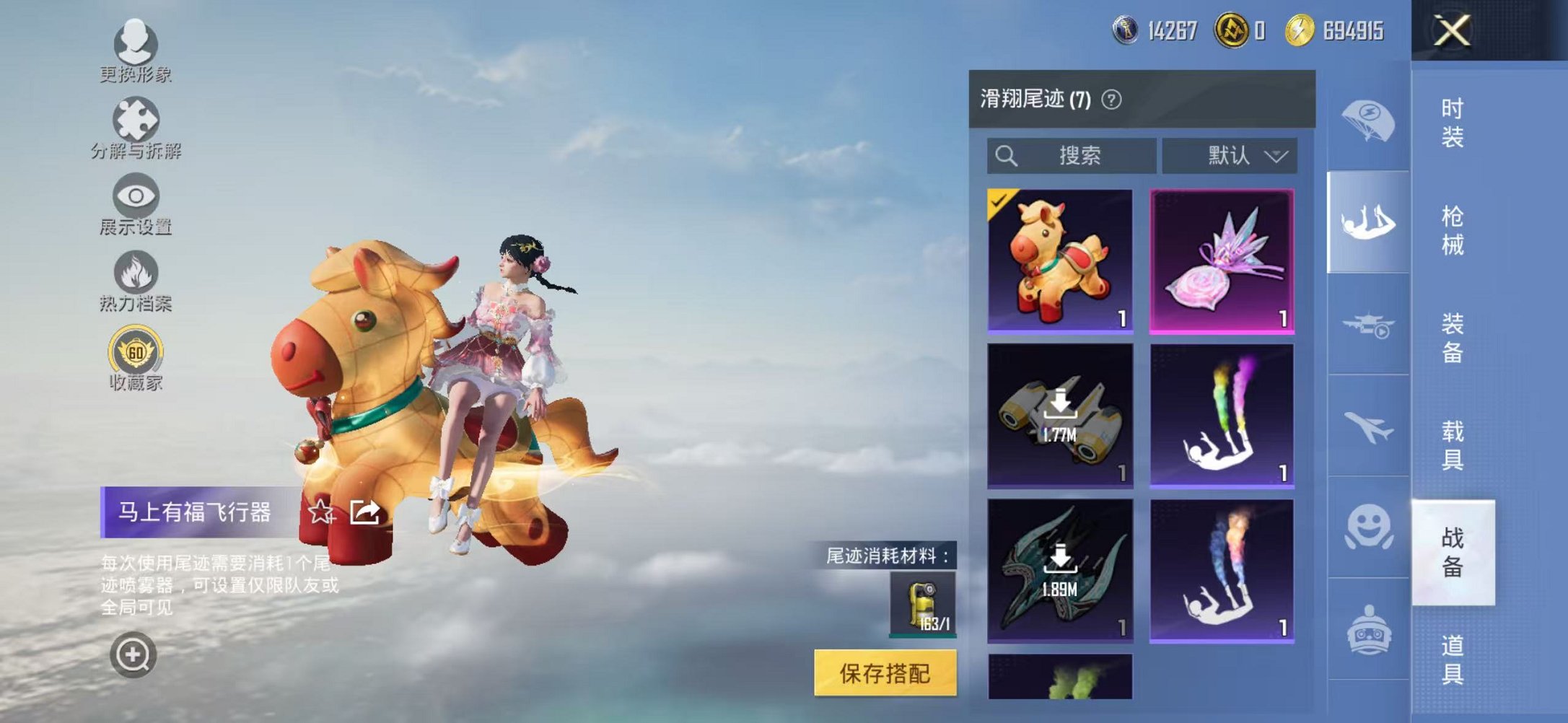Open the drone appearance section

pyautogui.click(x=1370, y=325)
